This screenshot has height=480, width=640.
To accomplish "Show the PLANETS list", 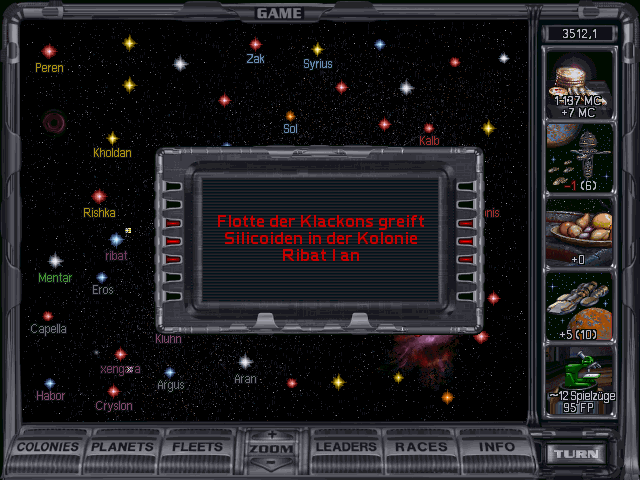I will [x=124, y=447].
